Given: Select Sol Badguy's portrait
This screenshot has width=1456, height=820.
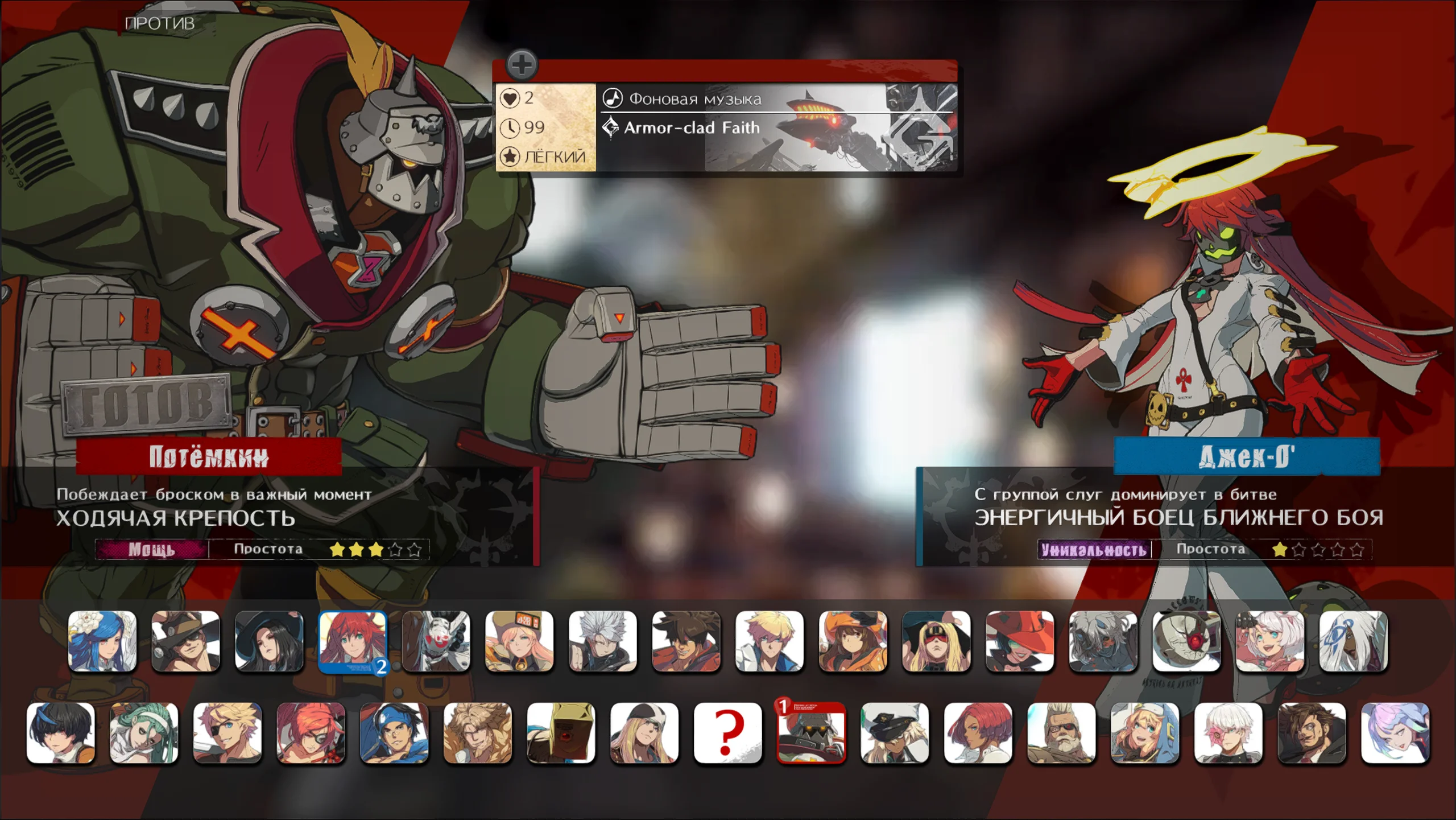Looking at the screenshot, I should coord(686,641).
